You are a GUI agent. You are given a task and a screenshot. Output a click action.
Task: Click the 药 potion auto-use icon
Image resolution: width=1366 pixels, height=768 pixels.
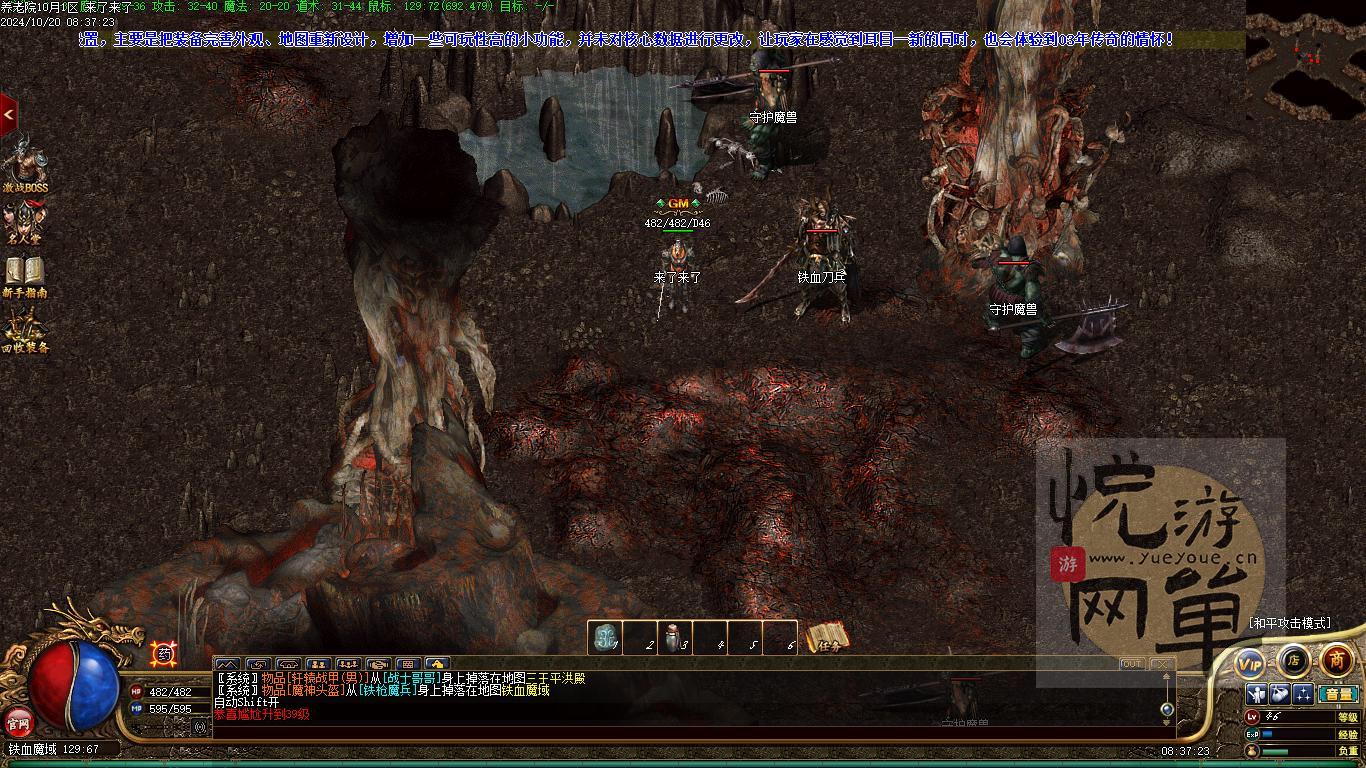tap(164, 654)
